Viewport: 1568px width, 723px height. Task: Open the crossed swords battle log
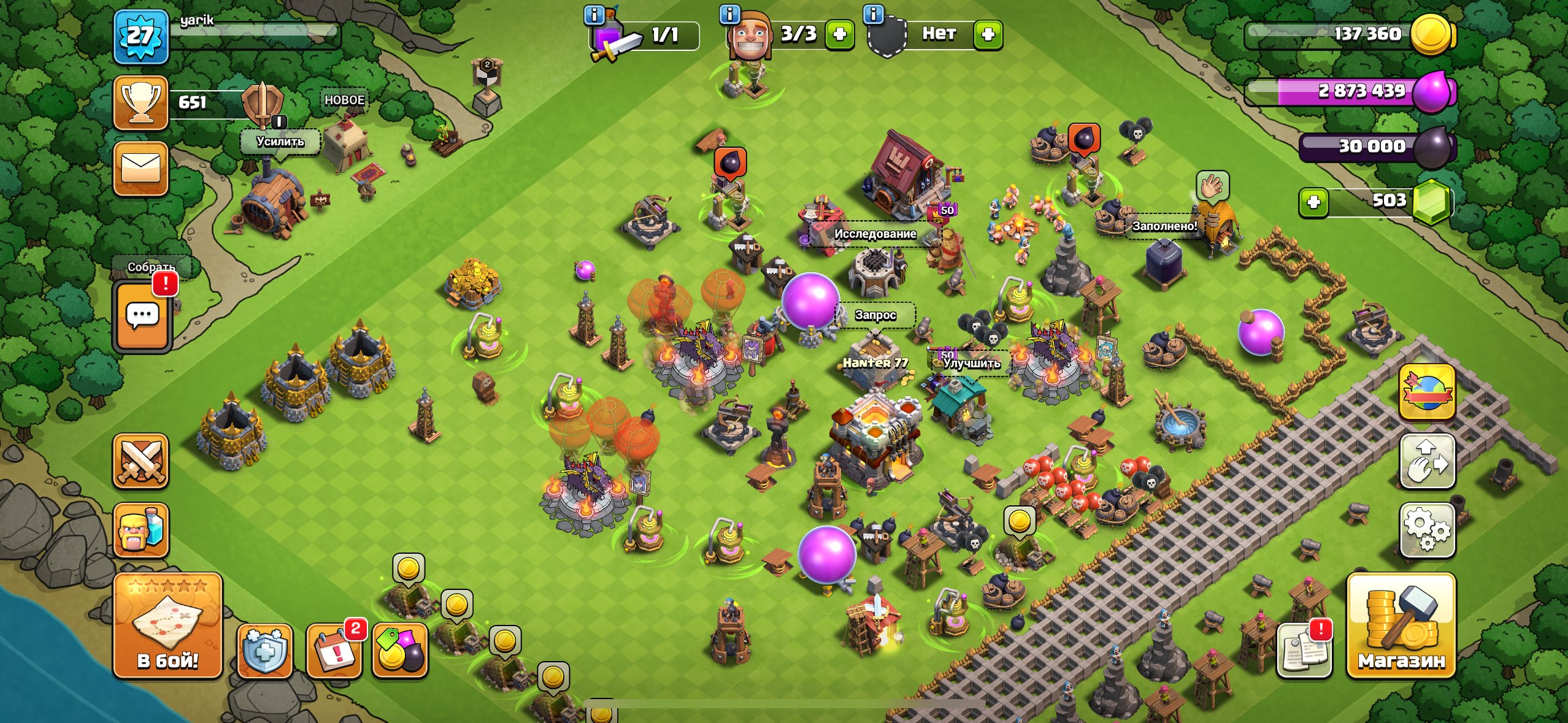(x=140, y=461)
